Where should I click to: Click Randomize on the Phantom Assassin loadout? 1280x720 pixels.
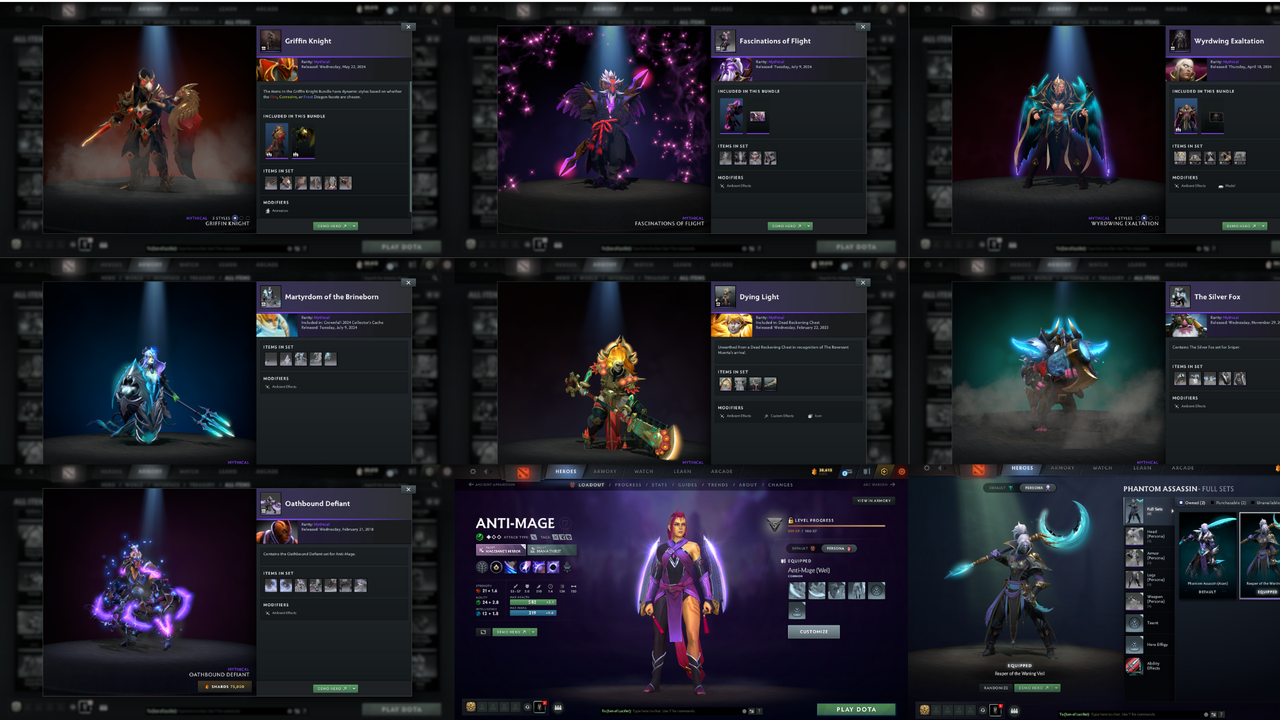[x=995, y=688]
